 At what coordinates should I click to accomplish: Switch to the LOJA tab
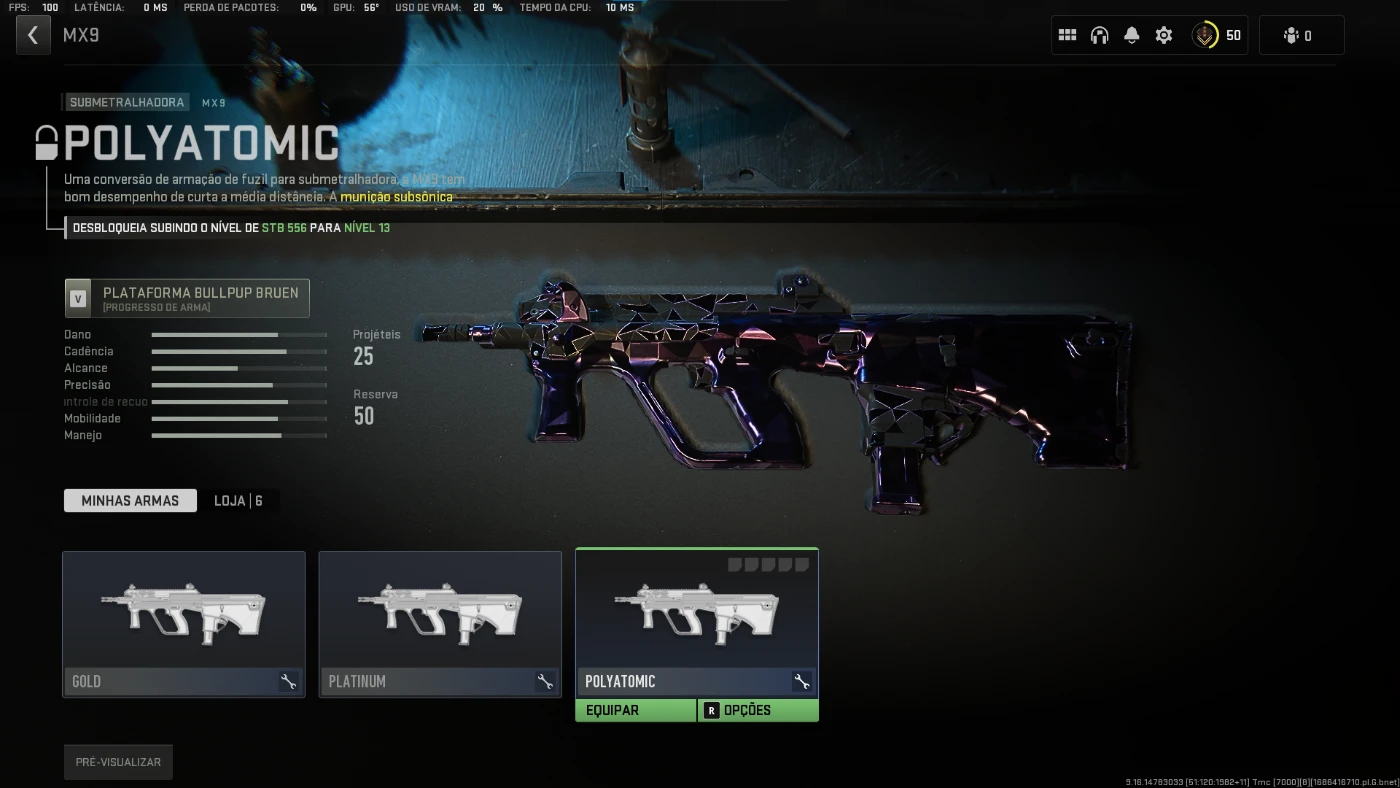pos(239,500)
